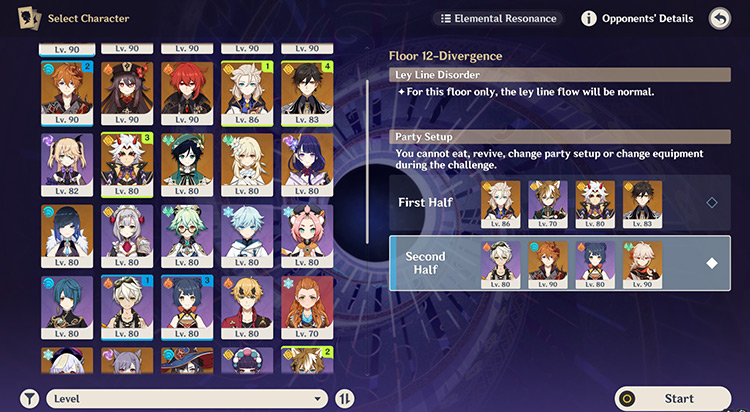Screen dimensions: 750x412
Task: Click Kazuha in the Second Half party
Action: click(642, 263)
